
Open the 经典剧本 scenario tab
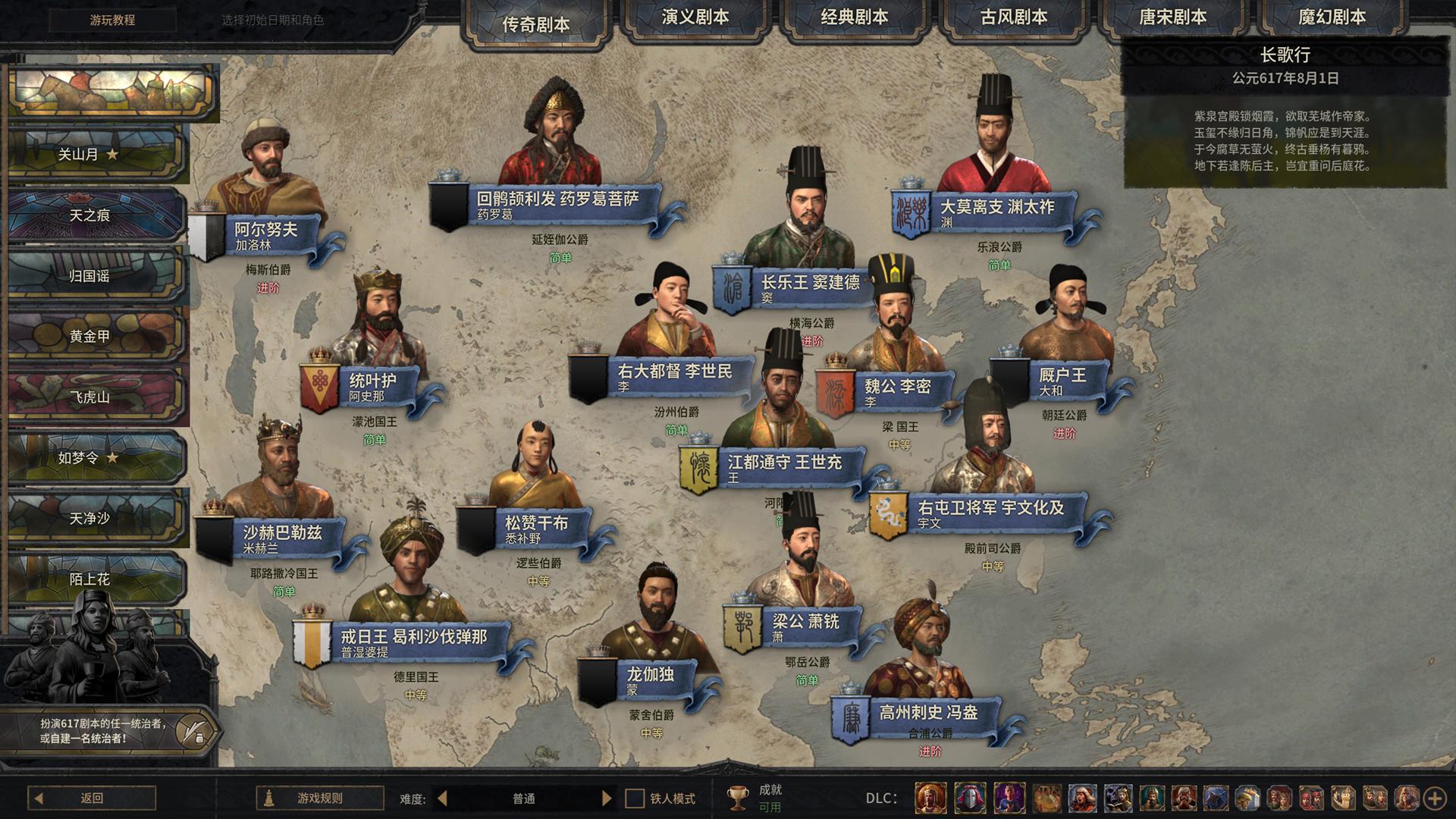(854, 18)
